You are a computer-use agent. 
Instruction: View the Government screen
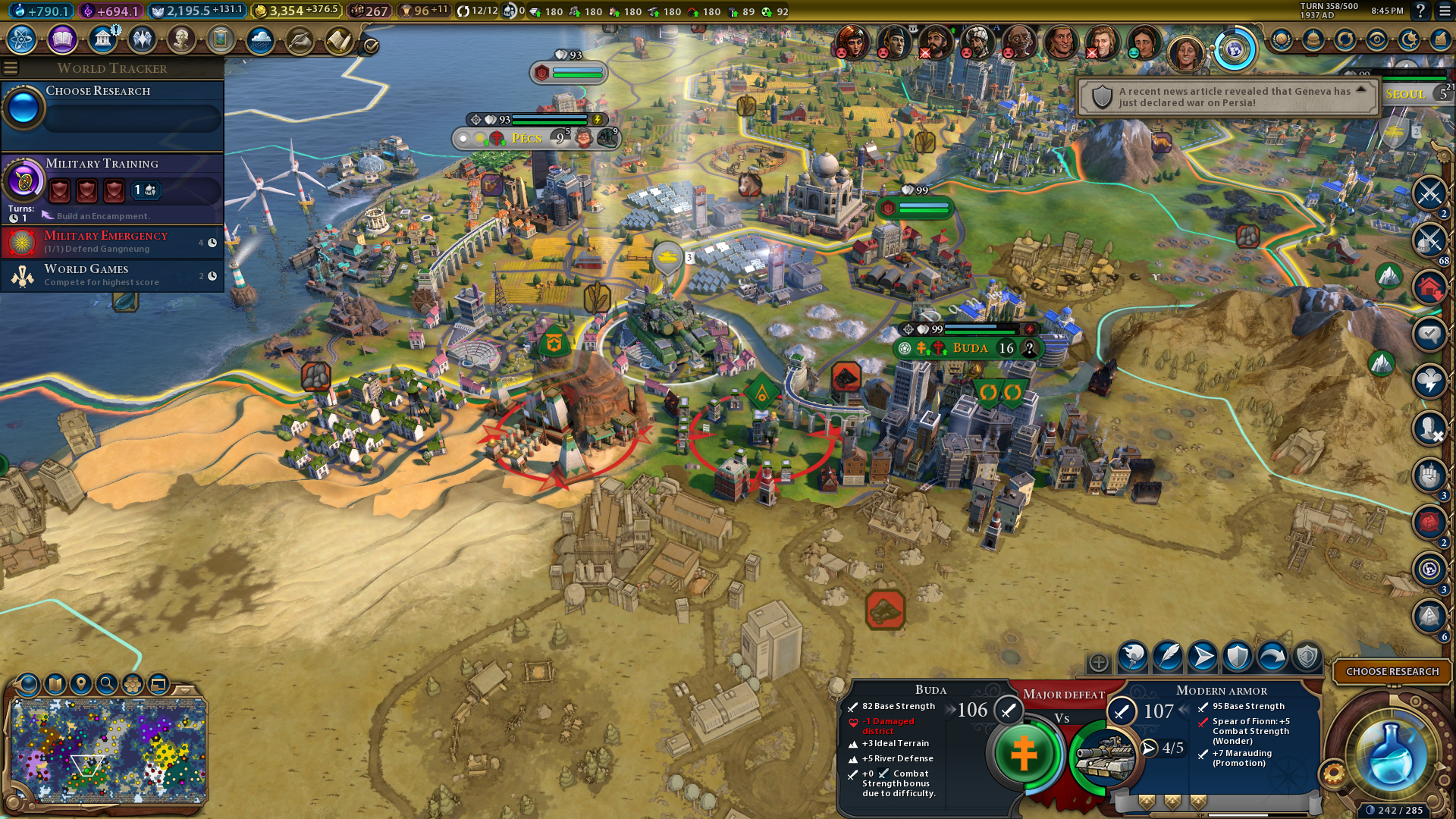coord(102,39)
